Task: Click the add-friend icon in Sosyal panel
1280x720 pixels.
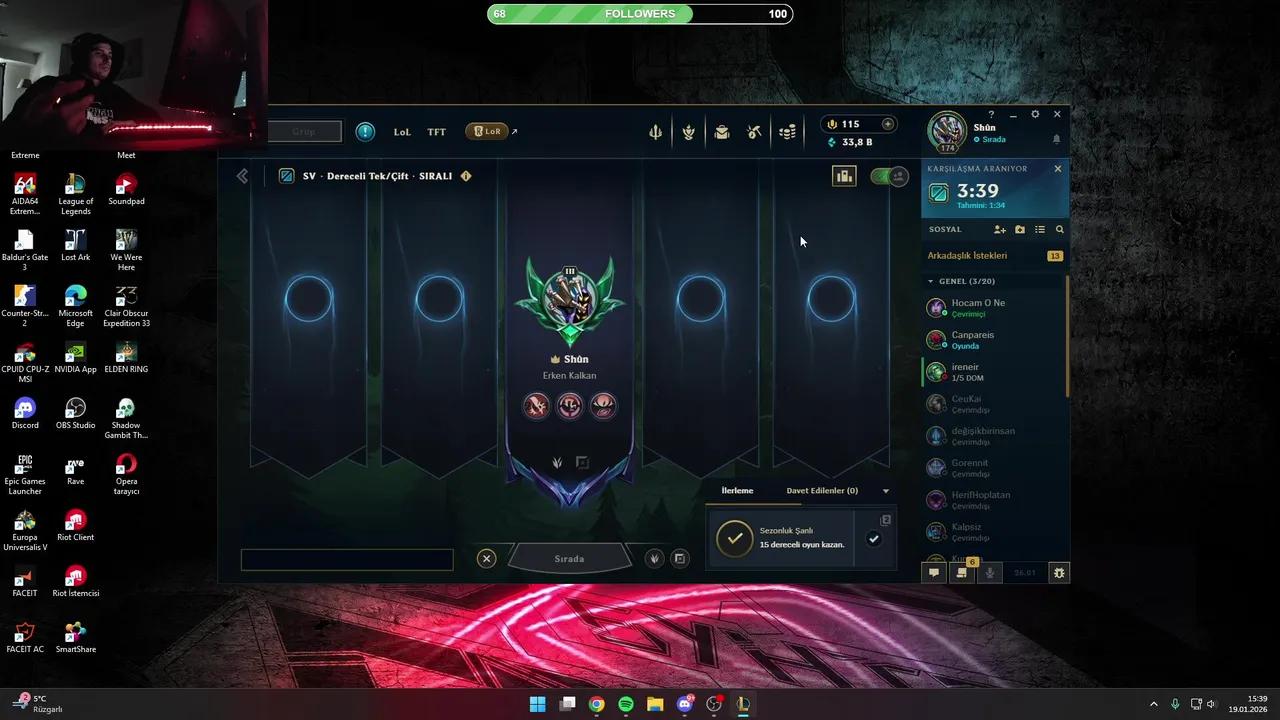Action: 999,229
